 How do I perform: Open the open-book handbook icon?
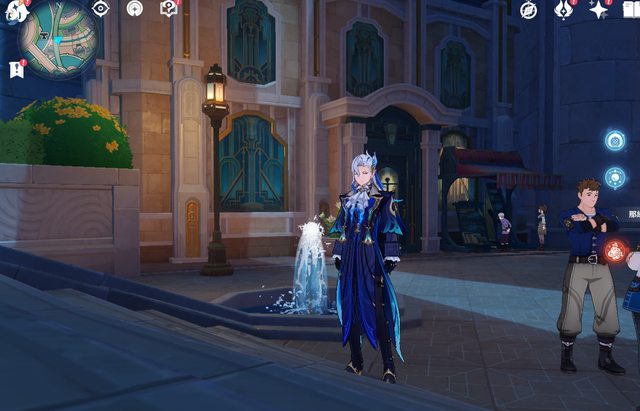(631, 10)
